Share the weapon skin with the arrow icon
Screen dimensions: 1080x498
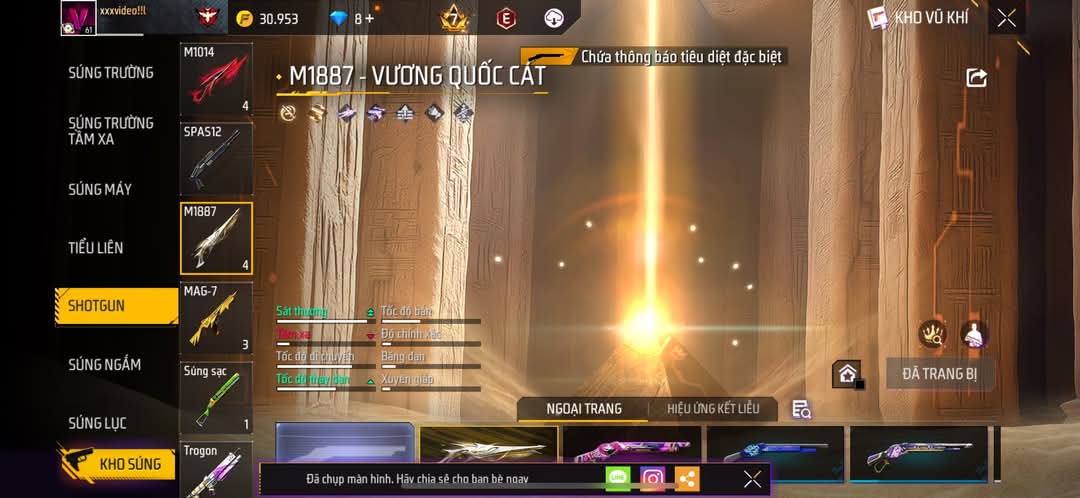(x=976, y=78)
